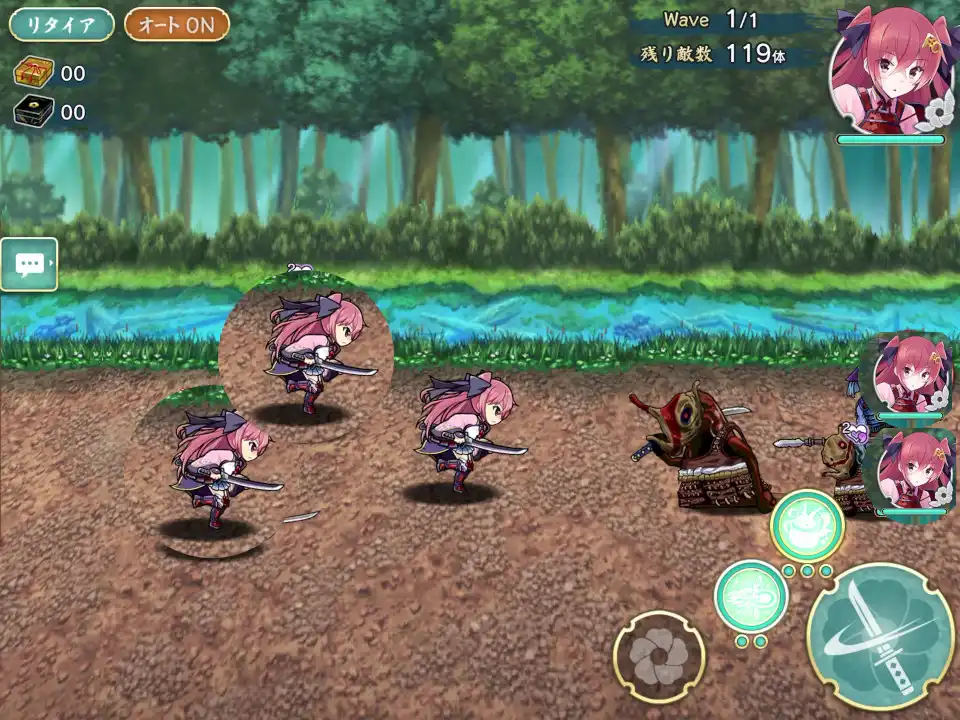Activate the gray flower crest button
960x720 pixels.
[x=659, y=657]
